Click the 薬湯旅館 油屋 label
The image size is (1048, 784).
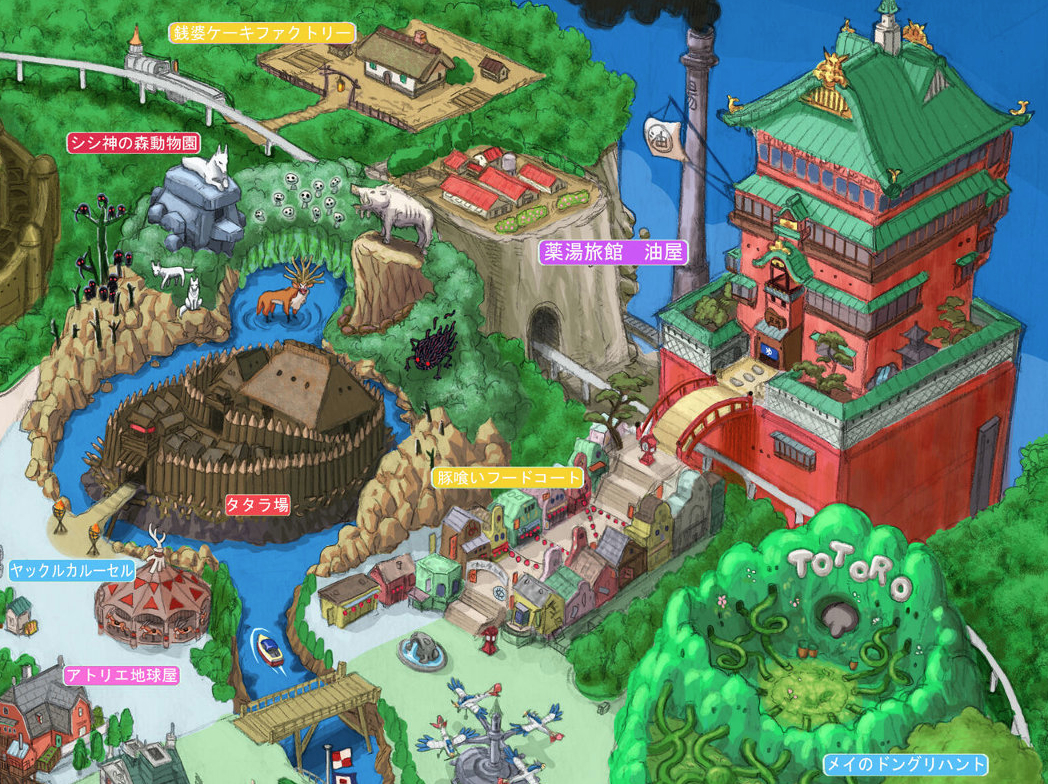(x=614, y=252)
